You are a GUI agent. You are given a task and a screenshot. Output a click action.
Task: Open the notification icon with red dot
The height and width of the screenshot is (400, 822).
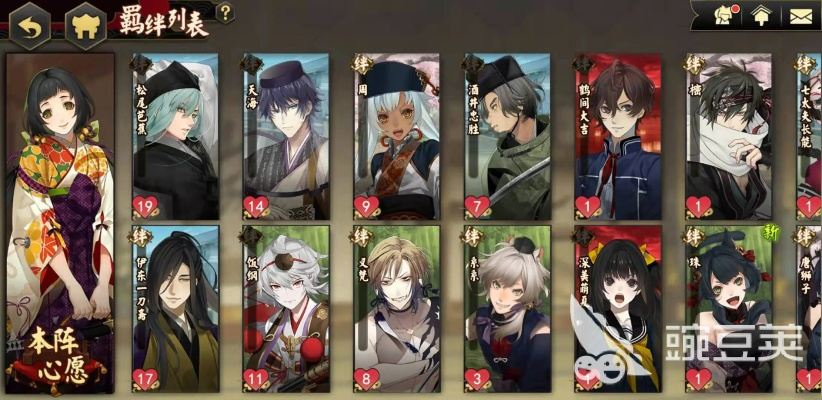point(722,14)
